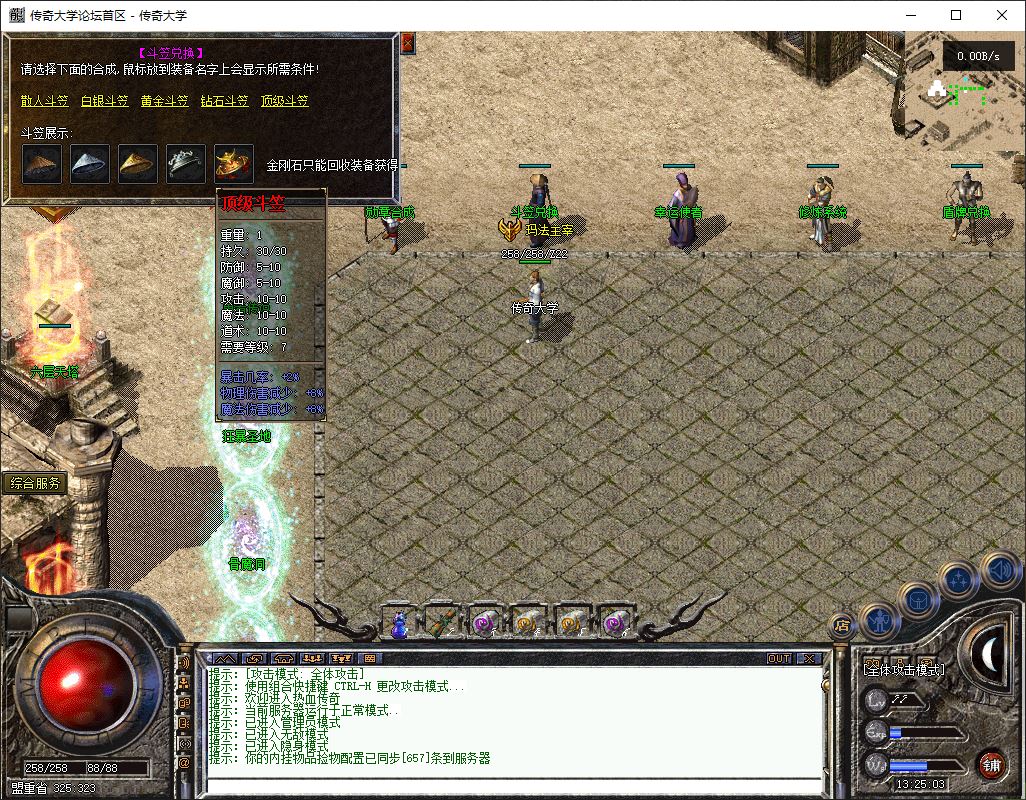This screenshot has height=800, width=1026.
Task: Click the red 铺 stall button
Action: [x=991, y=765]
